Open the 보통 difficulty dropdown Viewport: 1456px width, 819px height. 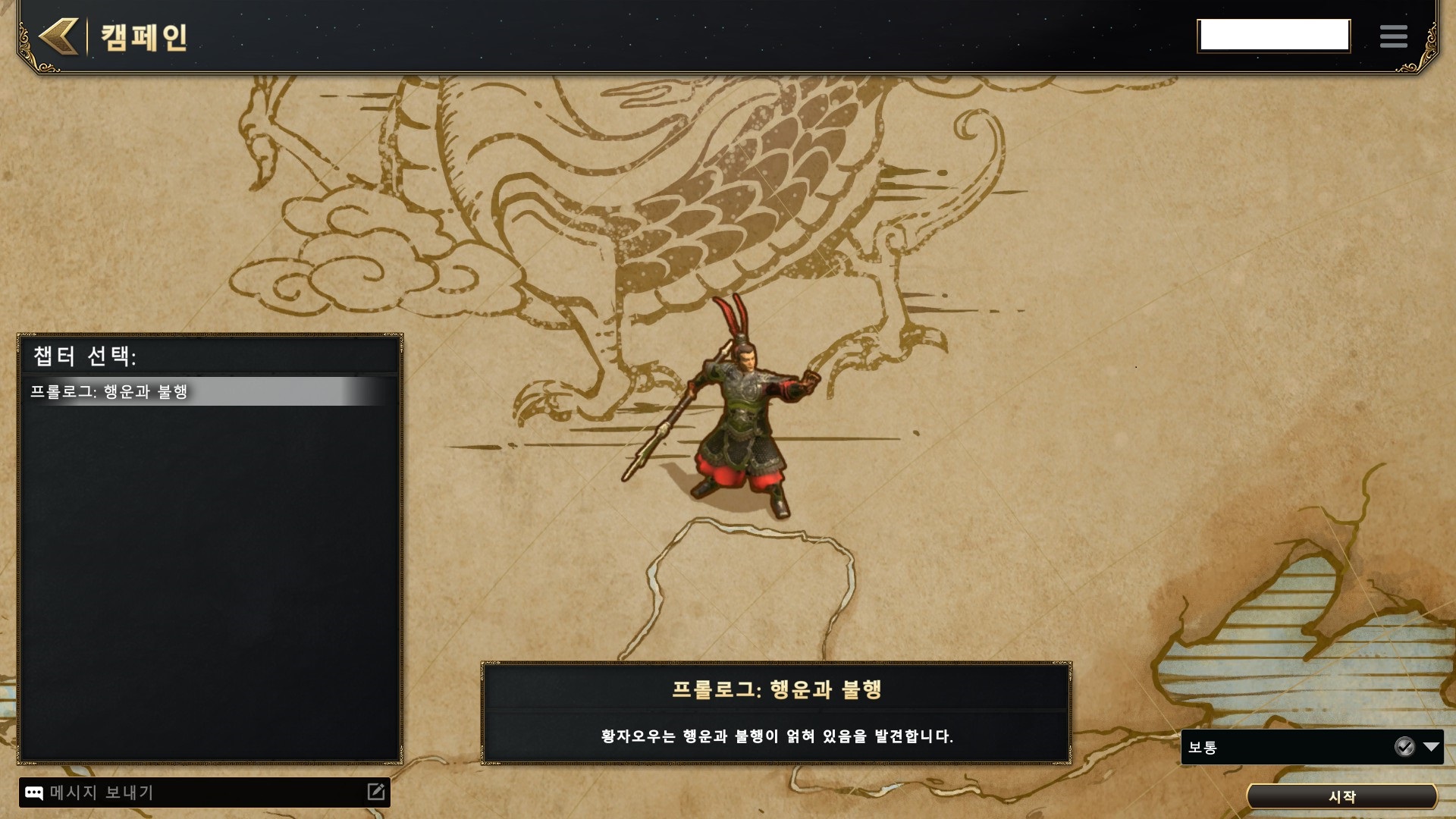pos(1431,747)
